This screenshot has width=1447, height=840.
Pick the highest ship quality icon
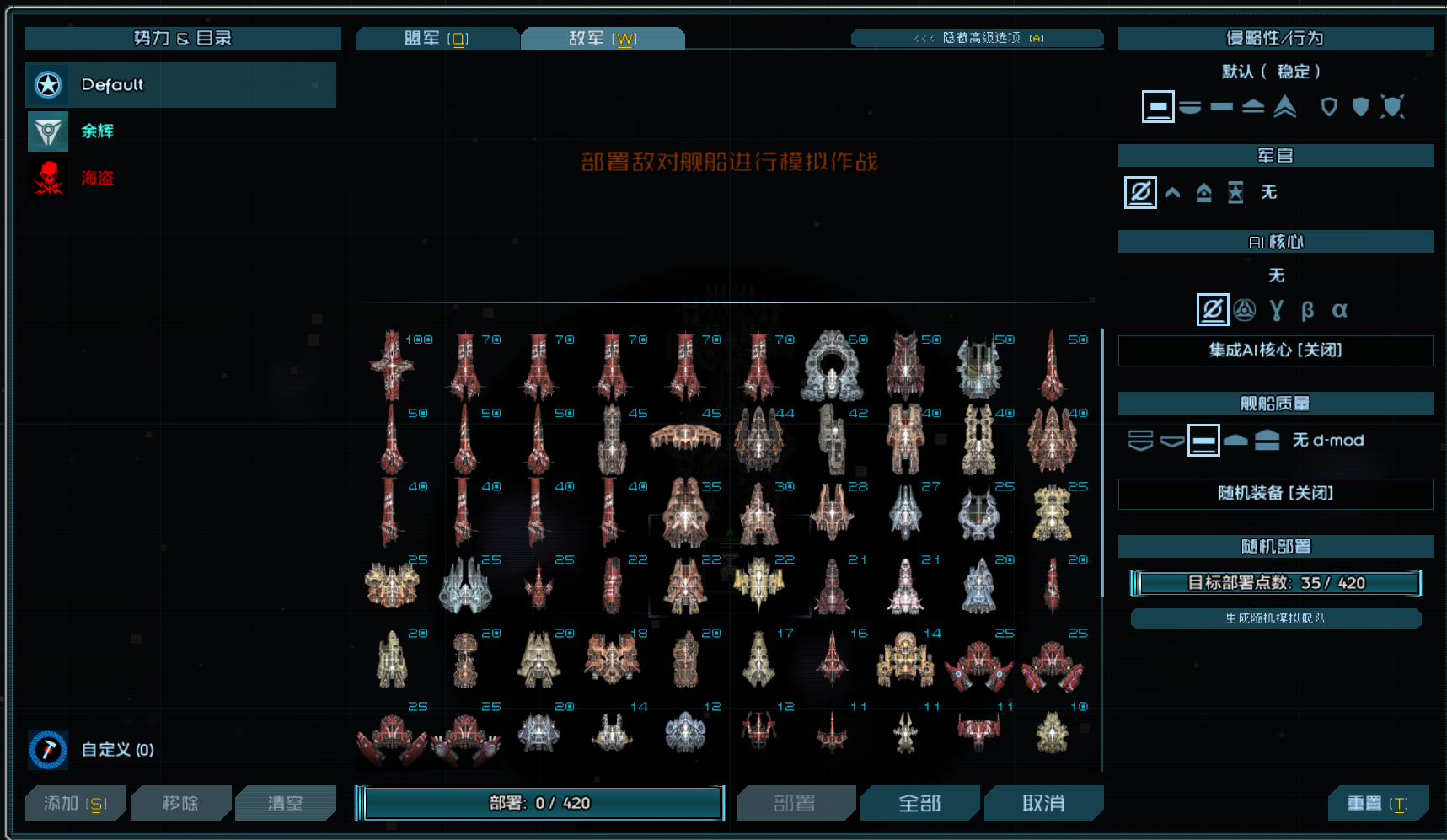(x=1269, y=440)
